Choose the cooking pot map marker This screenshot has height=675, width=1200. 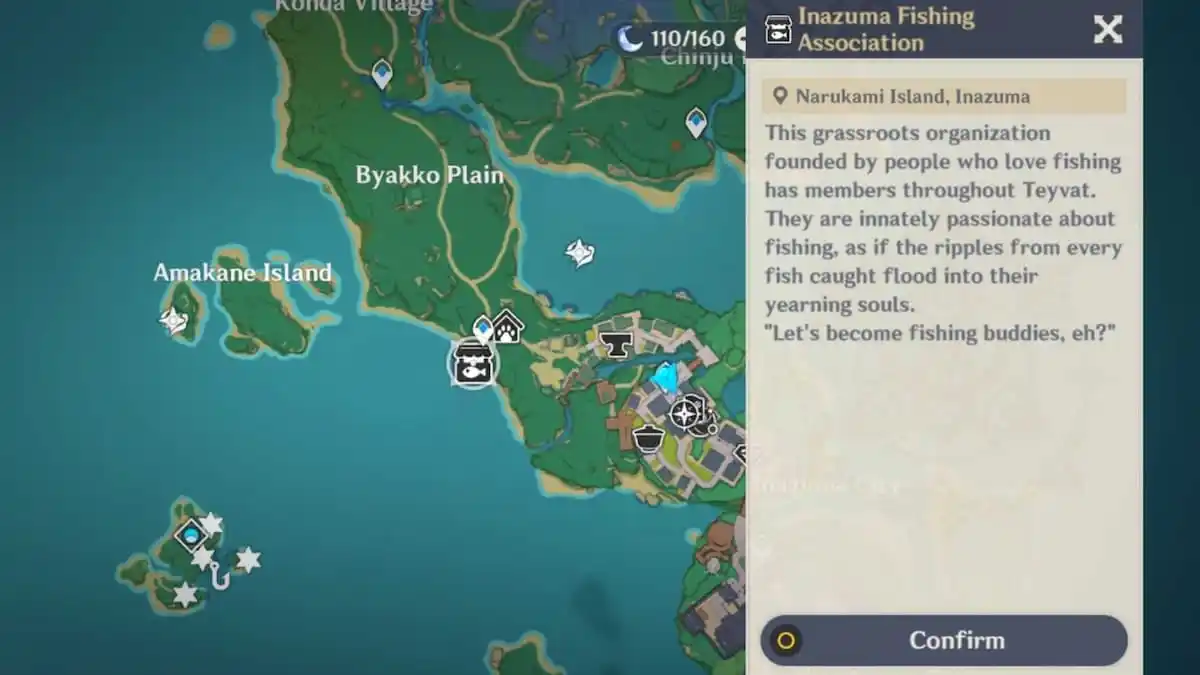649,437
